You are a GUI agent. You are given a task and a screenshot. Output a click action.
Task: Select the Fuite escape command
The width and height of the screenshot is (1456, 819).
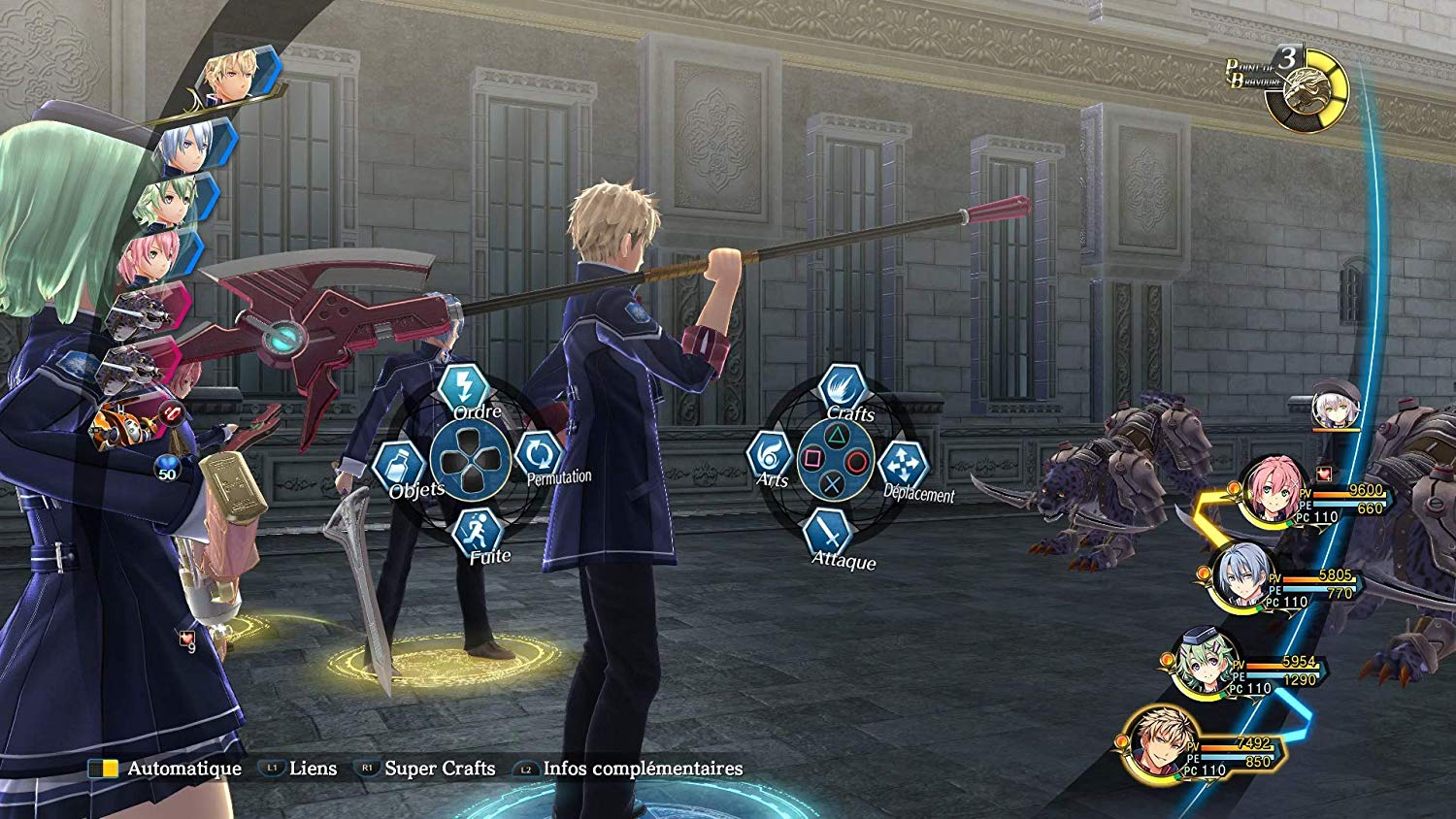pos(478,532)
